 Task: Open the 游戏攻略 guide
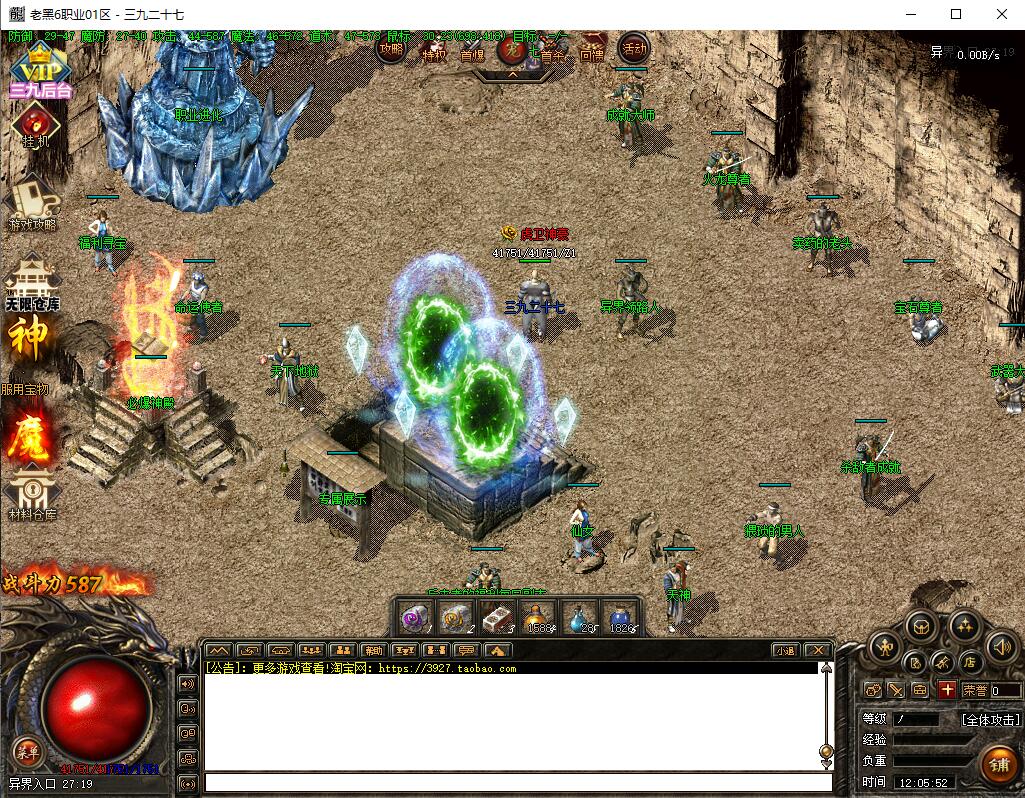tap(32, 202)
